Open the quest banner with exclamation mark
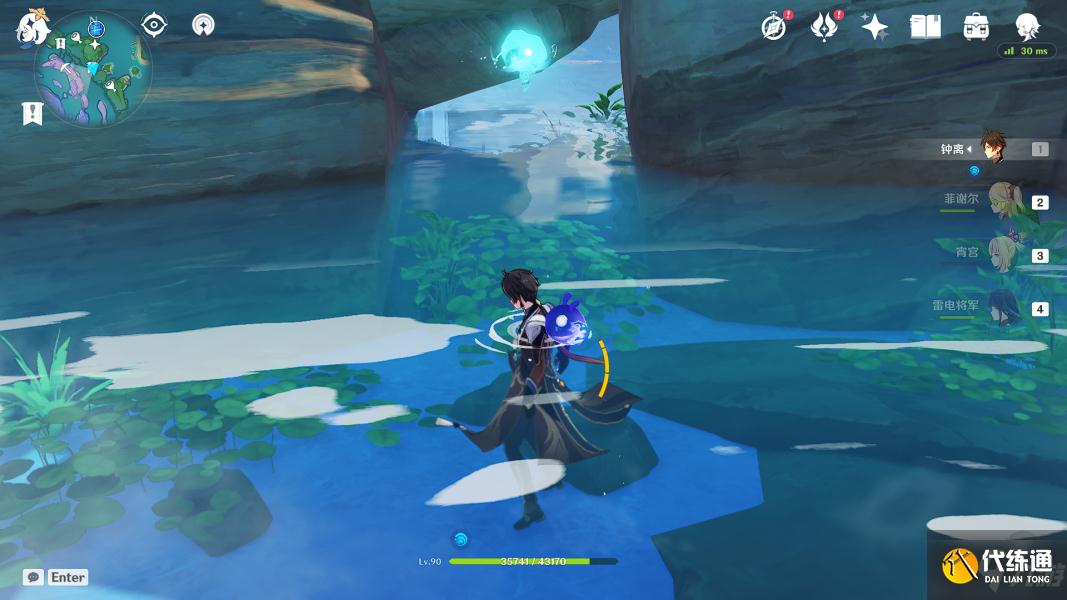Image resolution: width=1067 pixels, height=600 pixels. (x=32, y=113)
